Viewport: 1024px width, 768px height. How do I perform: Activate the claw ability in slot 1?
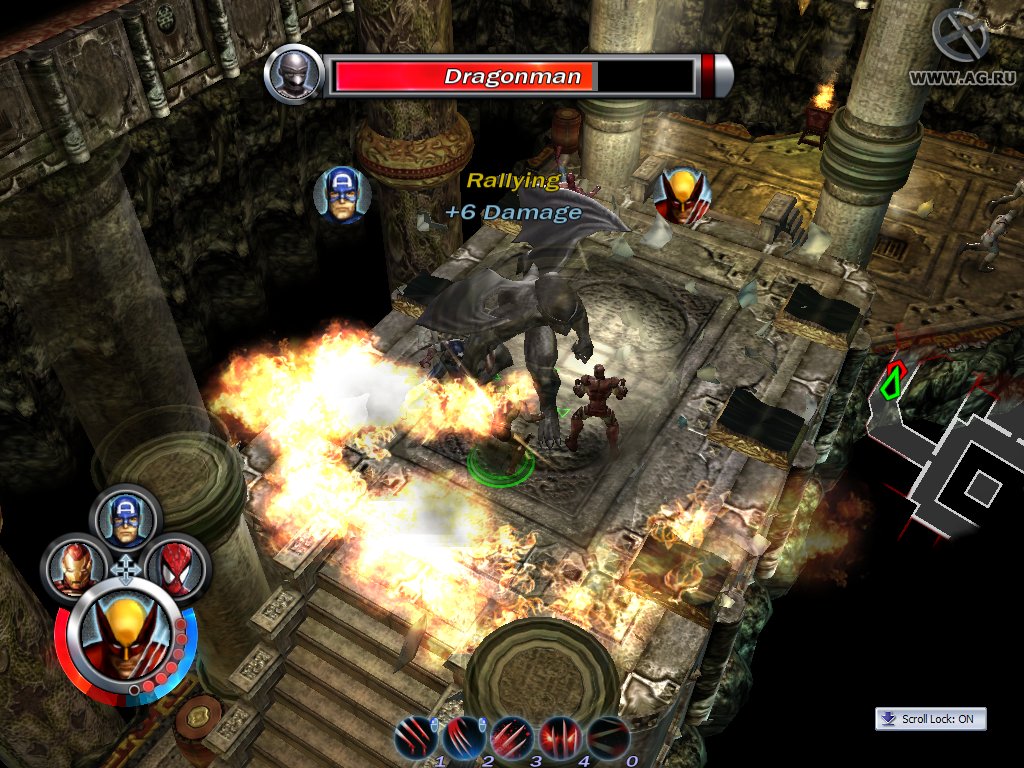[415, 738]
